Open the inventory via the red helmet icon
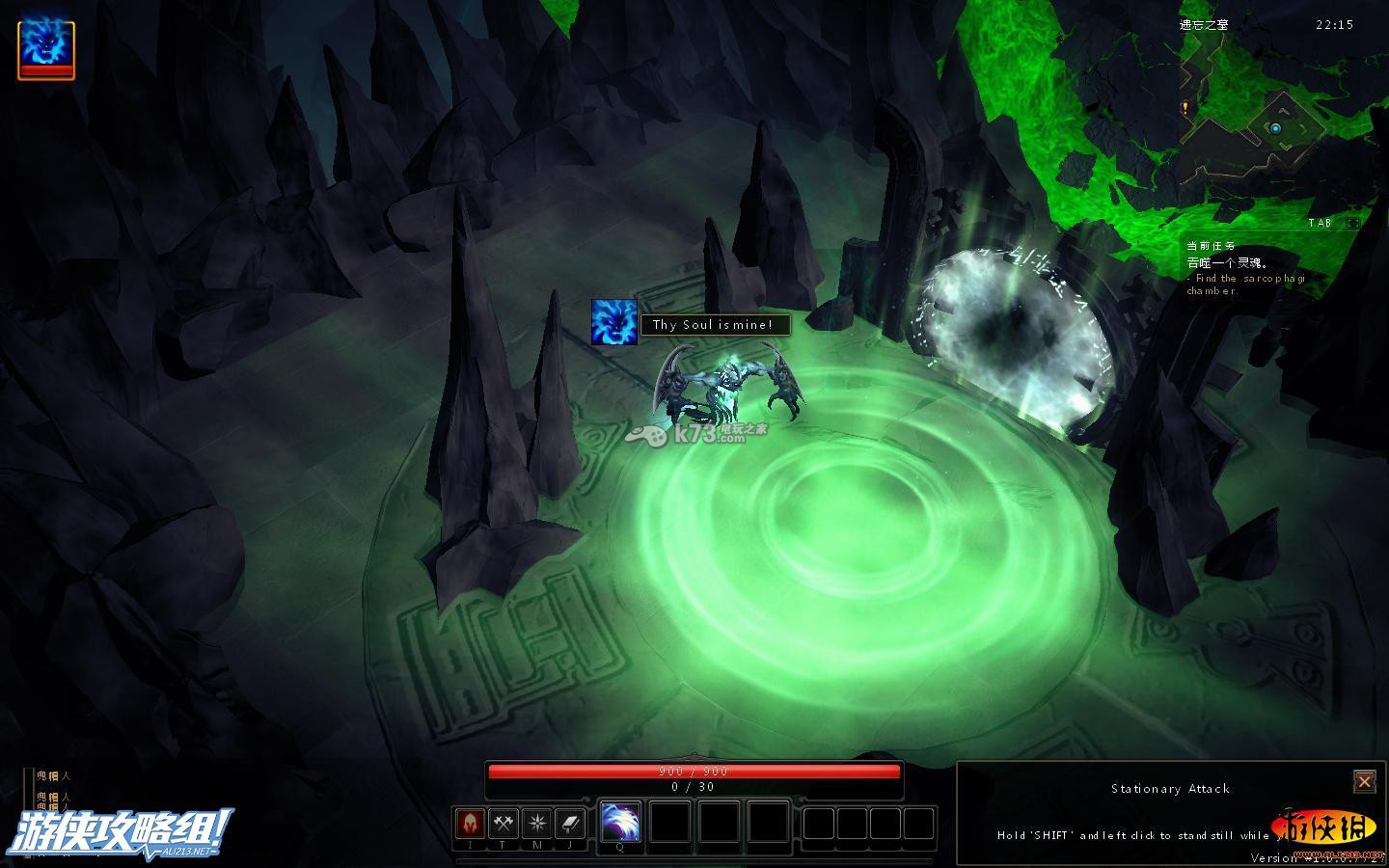This screenshot has height=868, width=1389. pyautogui.click(x=470, y=824)
